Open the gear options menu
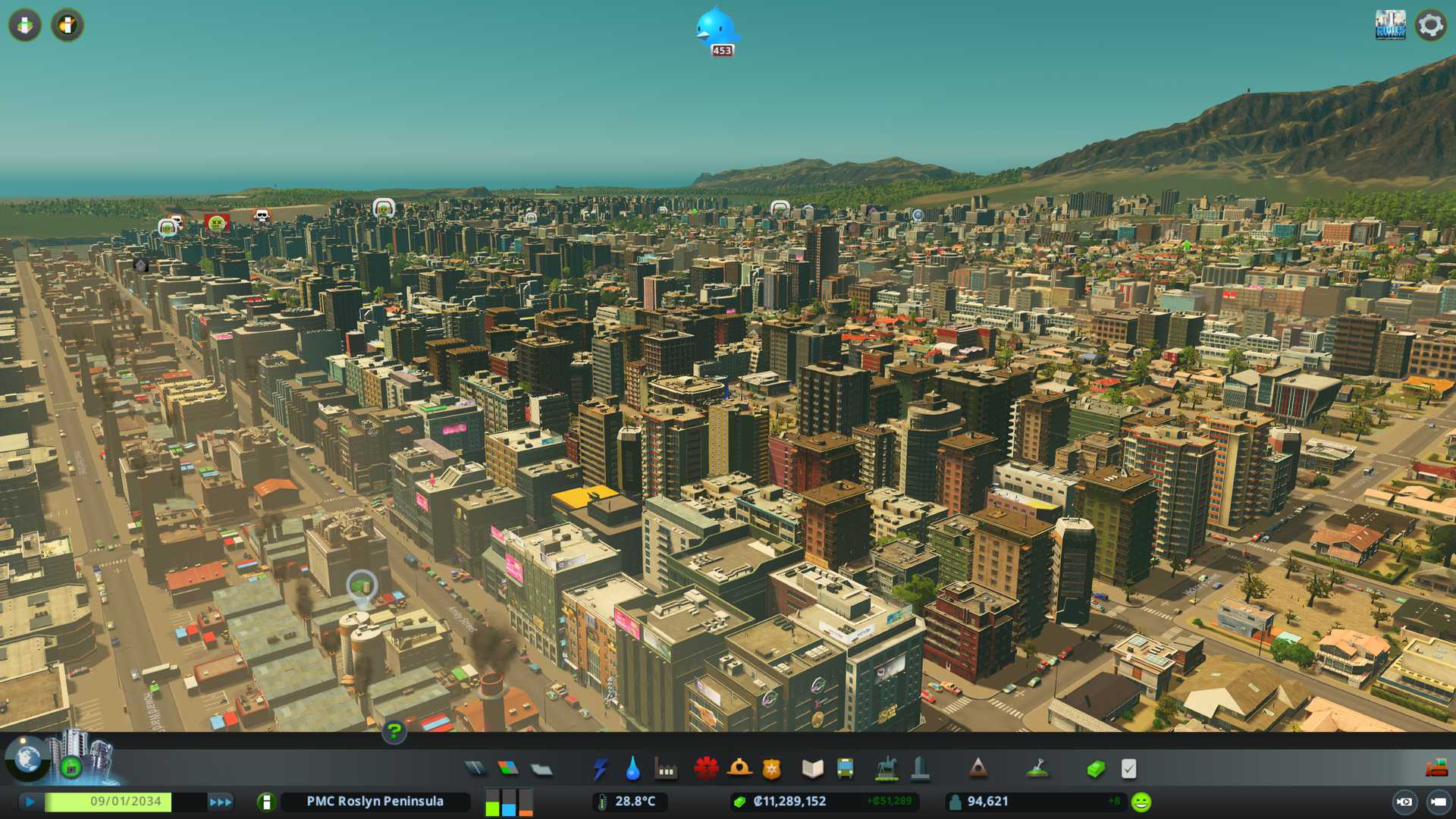The image size is (1456, 819). click(1430, 25)
